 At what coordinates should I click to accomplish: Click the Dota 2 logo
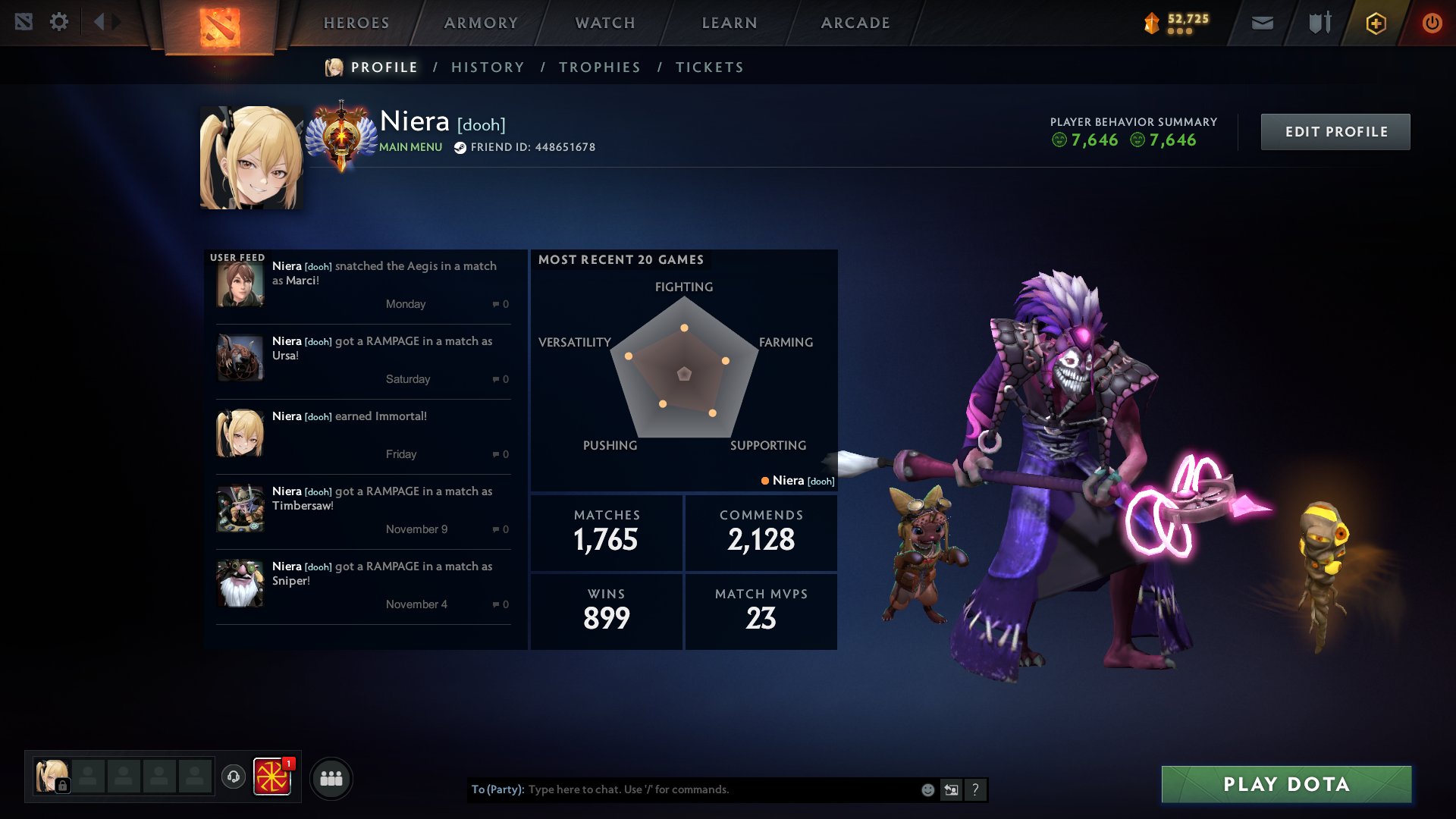point(219,25)
